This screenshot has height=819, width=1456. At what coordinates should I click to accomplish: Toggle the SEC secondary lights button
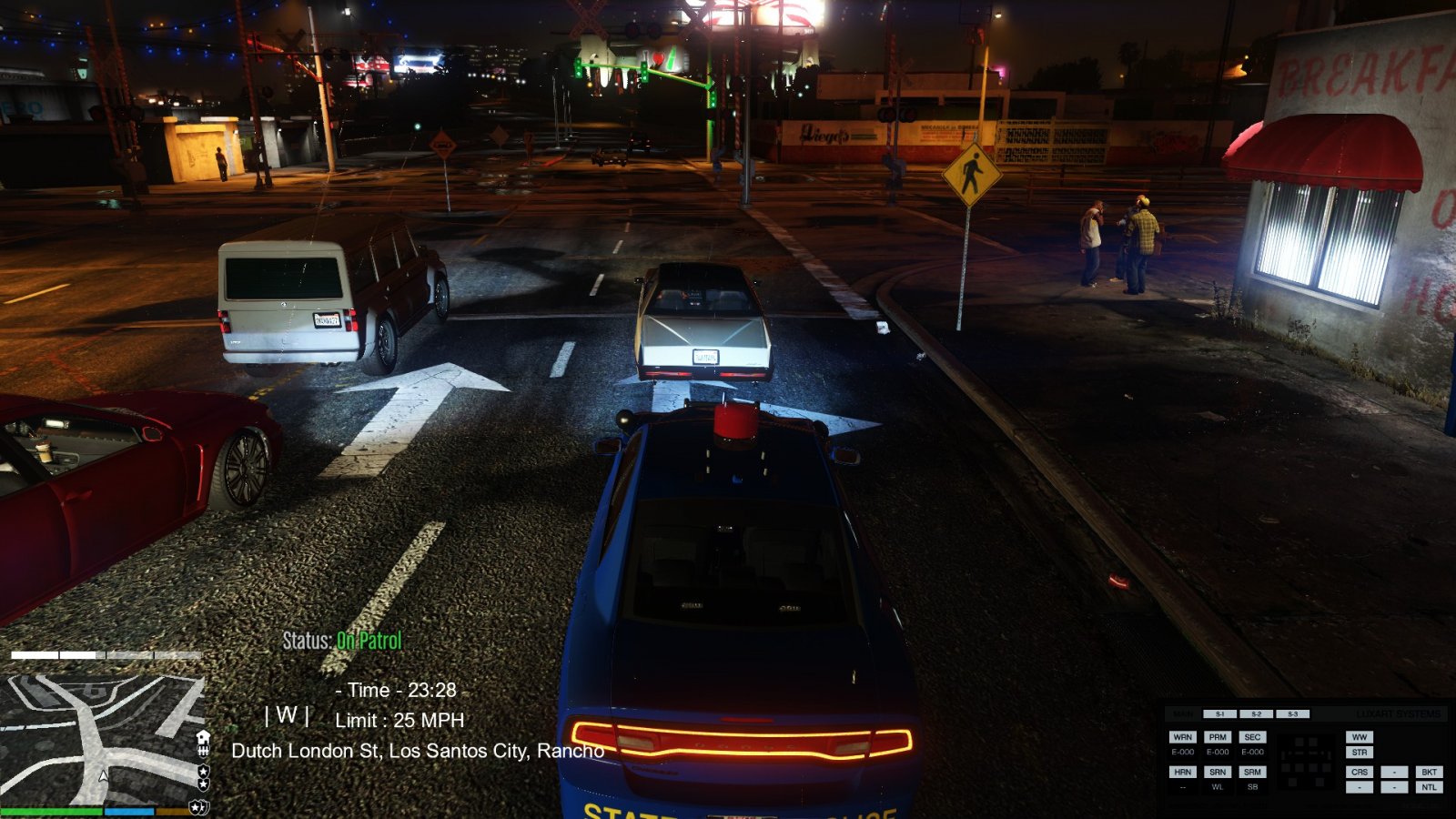tap(1252, 737)
